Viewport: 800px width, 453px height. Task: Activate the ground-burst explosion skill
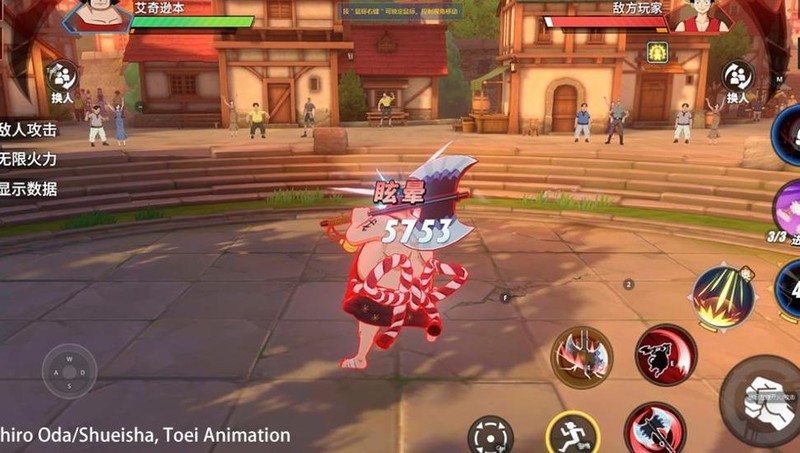pyautogui.click(x=722, y=297)
